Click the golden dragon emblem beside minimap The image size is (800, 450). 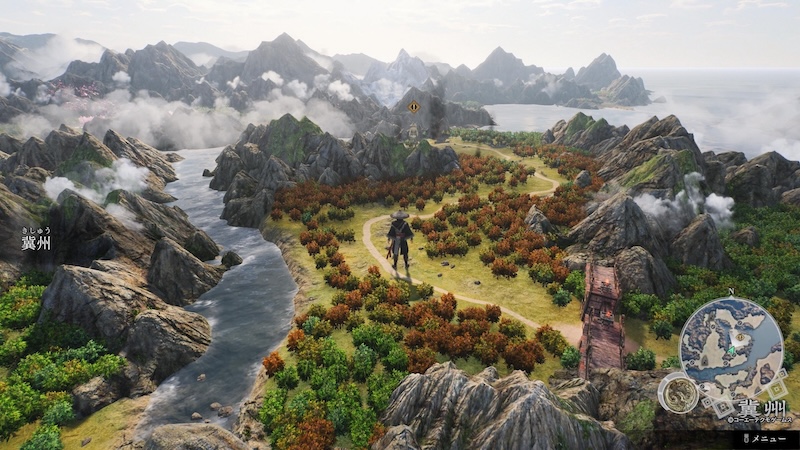(x=678, y=393)
